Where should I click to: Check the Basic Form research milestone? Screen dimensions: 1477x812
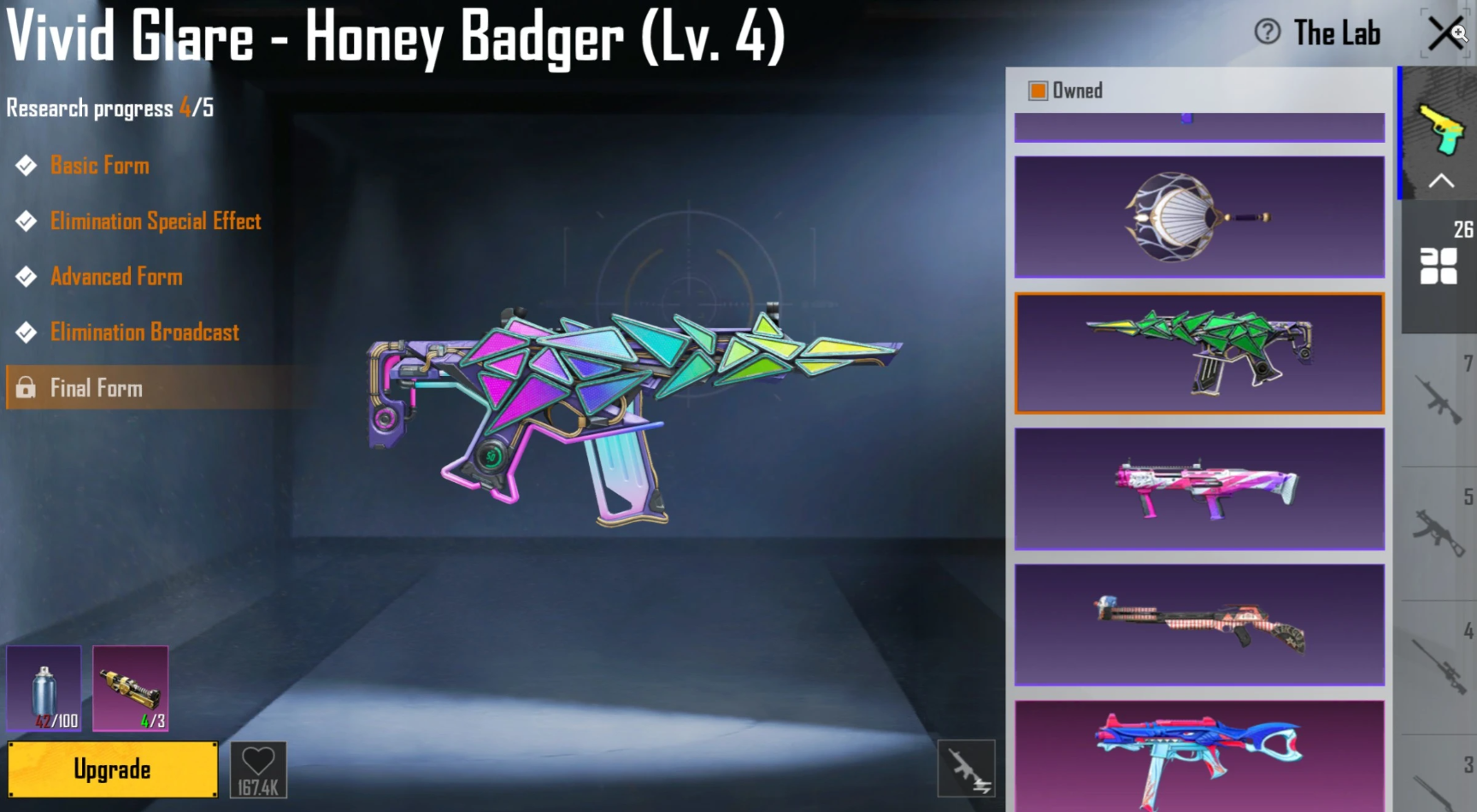[99, 165]
